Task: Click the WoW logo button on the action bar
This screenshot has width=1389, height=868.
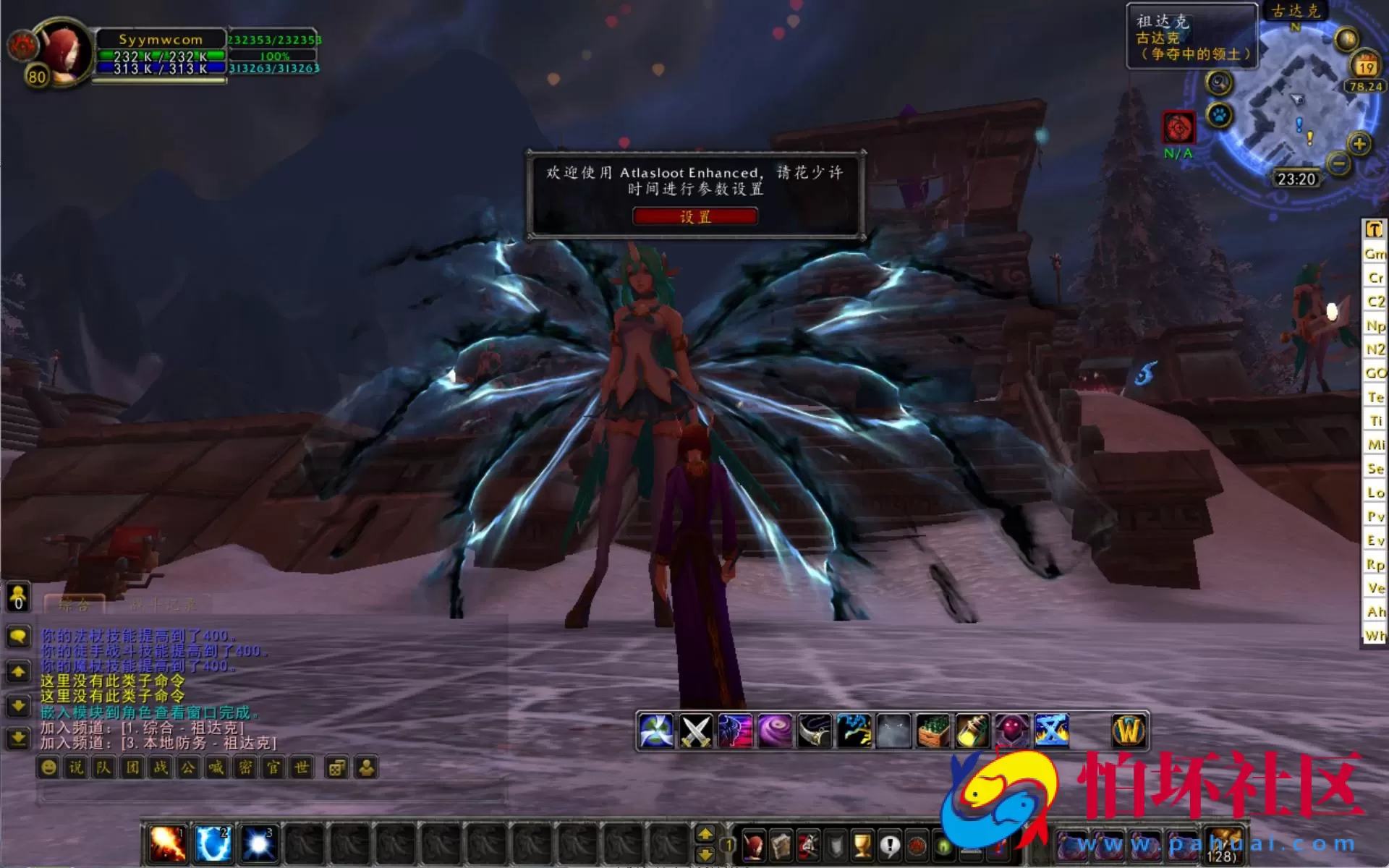Action: (1129, 729)
